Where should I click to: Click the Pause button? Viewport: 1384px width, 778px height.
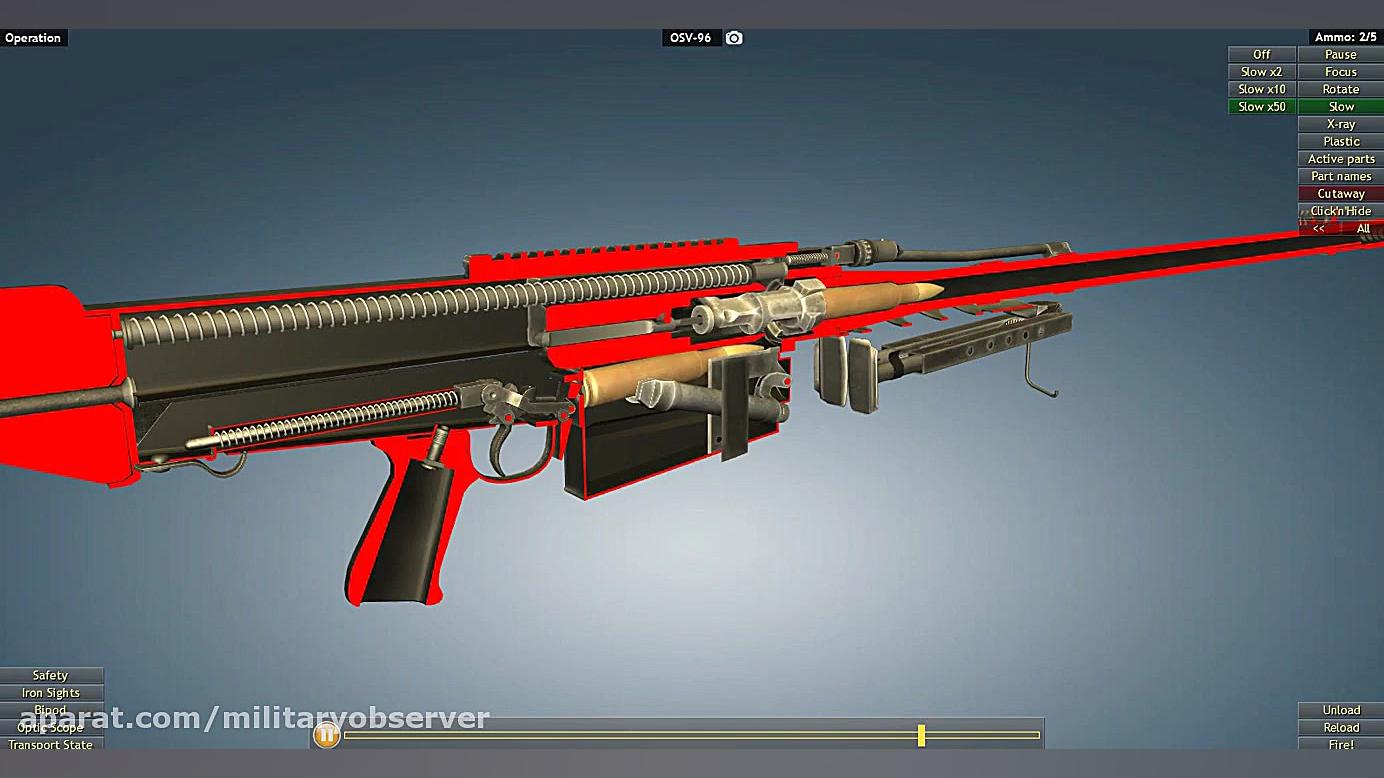coord(1340,55)
